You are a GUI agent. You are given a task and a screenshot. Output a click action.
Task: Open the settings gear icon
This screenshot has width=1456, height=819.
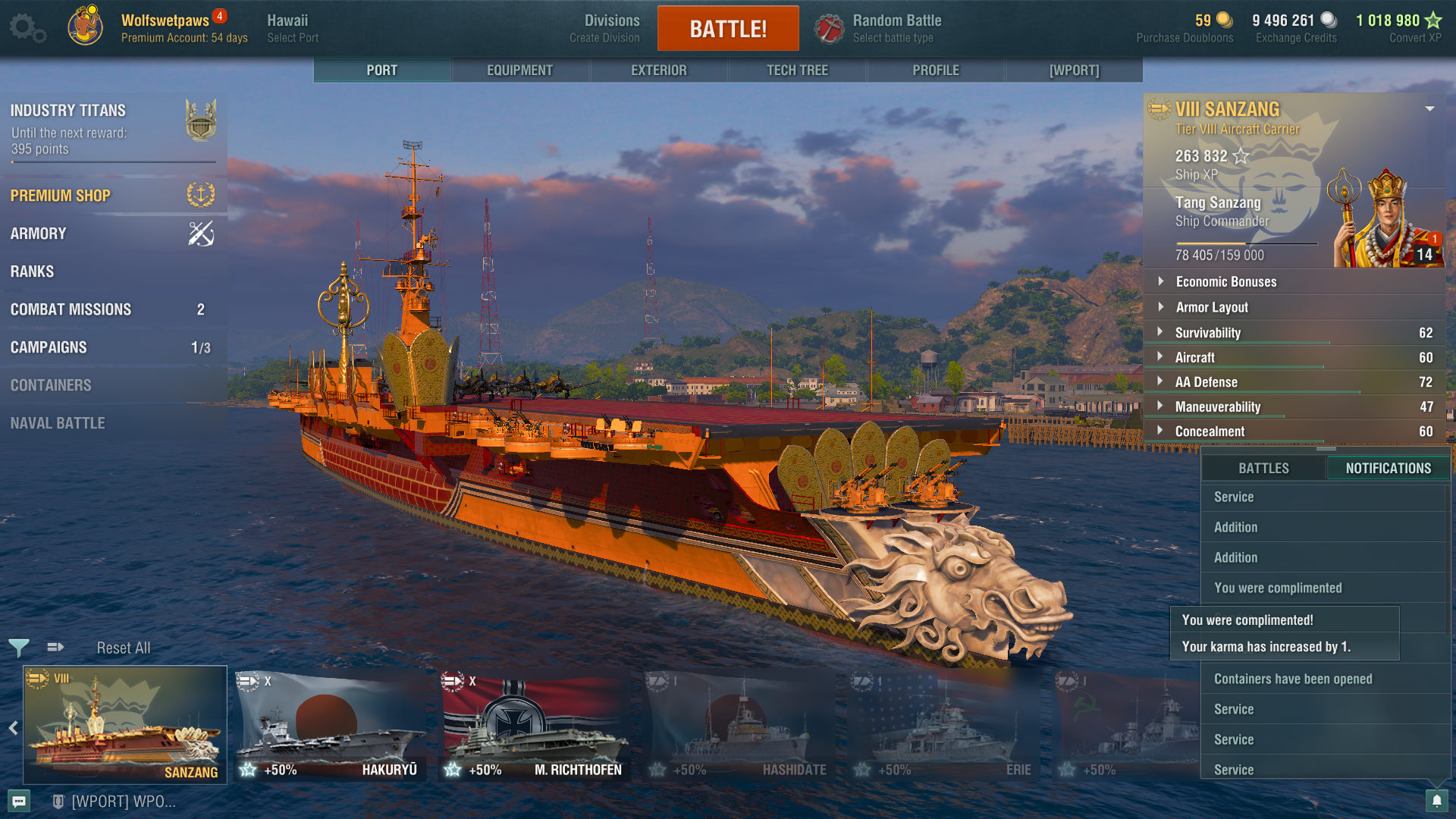point(27,28)
